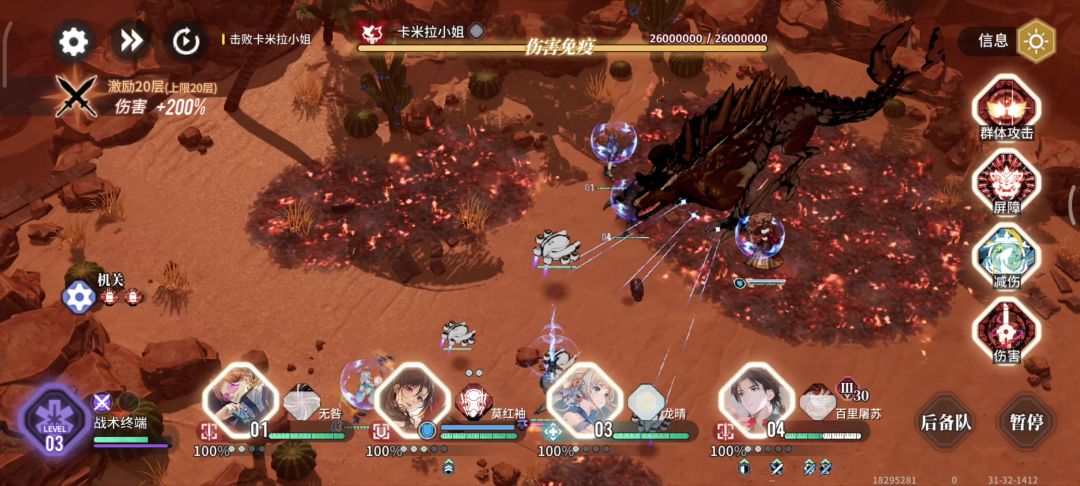
Task: Activate the 伤害 damage skill
Action: (x=1006, y=328)
